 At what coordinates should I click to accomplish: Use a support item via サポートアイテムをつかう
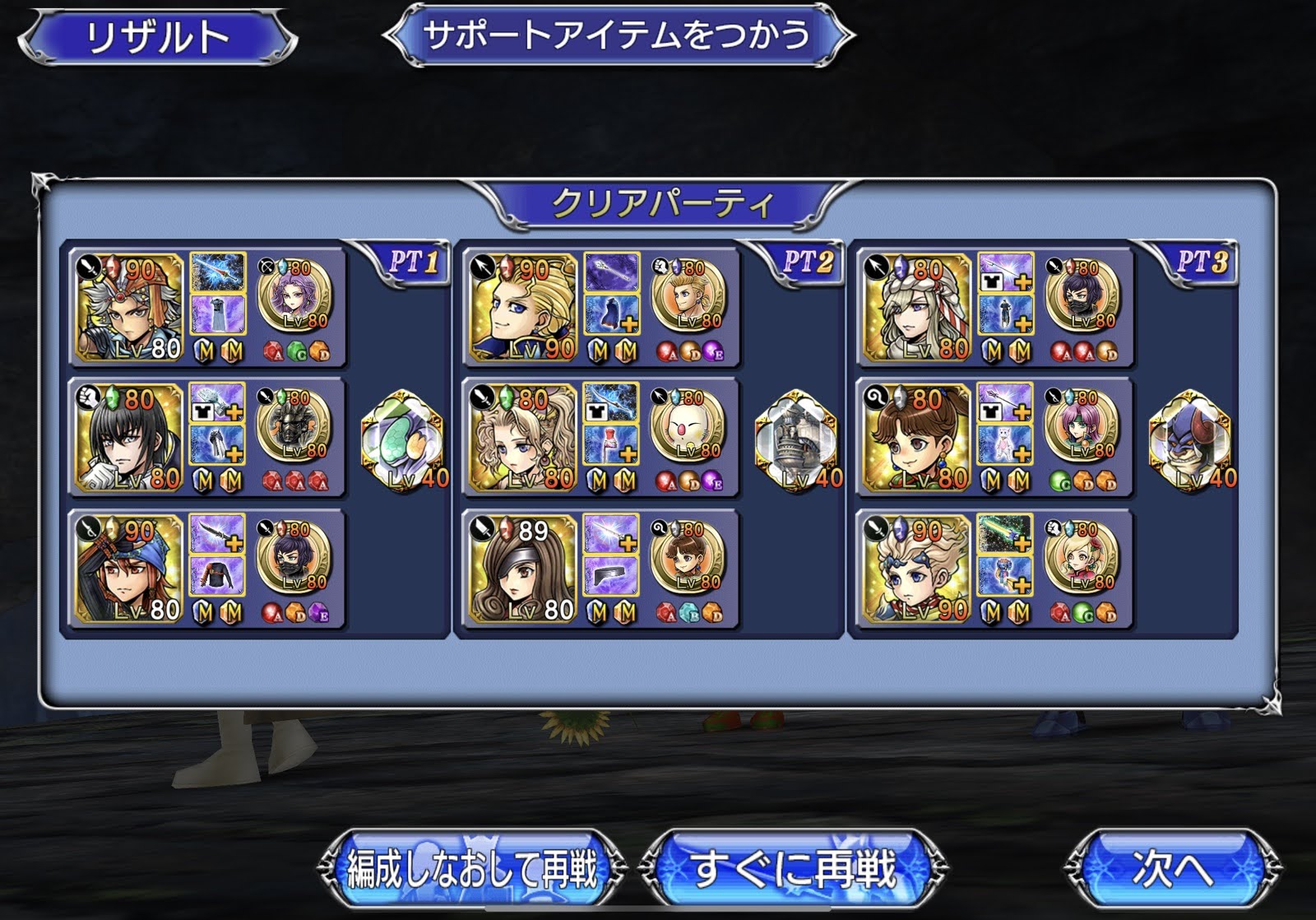619,35
